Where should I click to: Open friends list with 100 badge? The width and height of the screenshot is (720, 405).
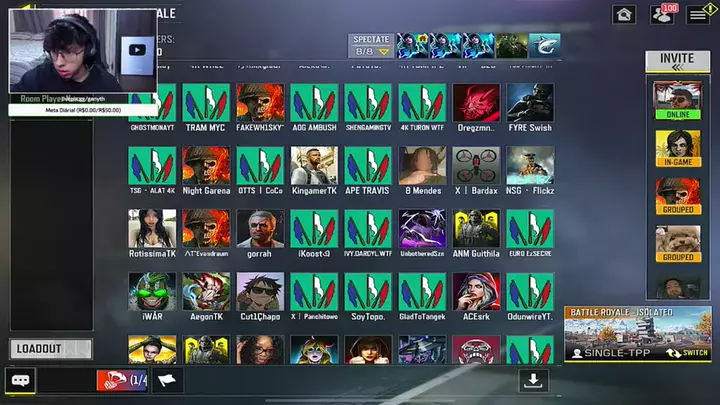point(662,14)
